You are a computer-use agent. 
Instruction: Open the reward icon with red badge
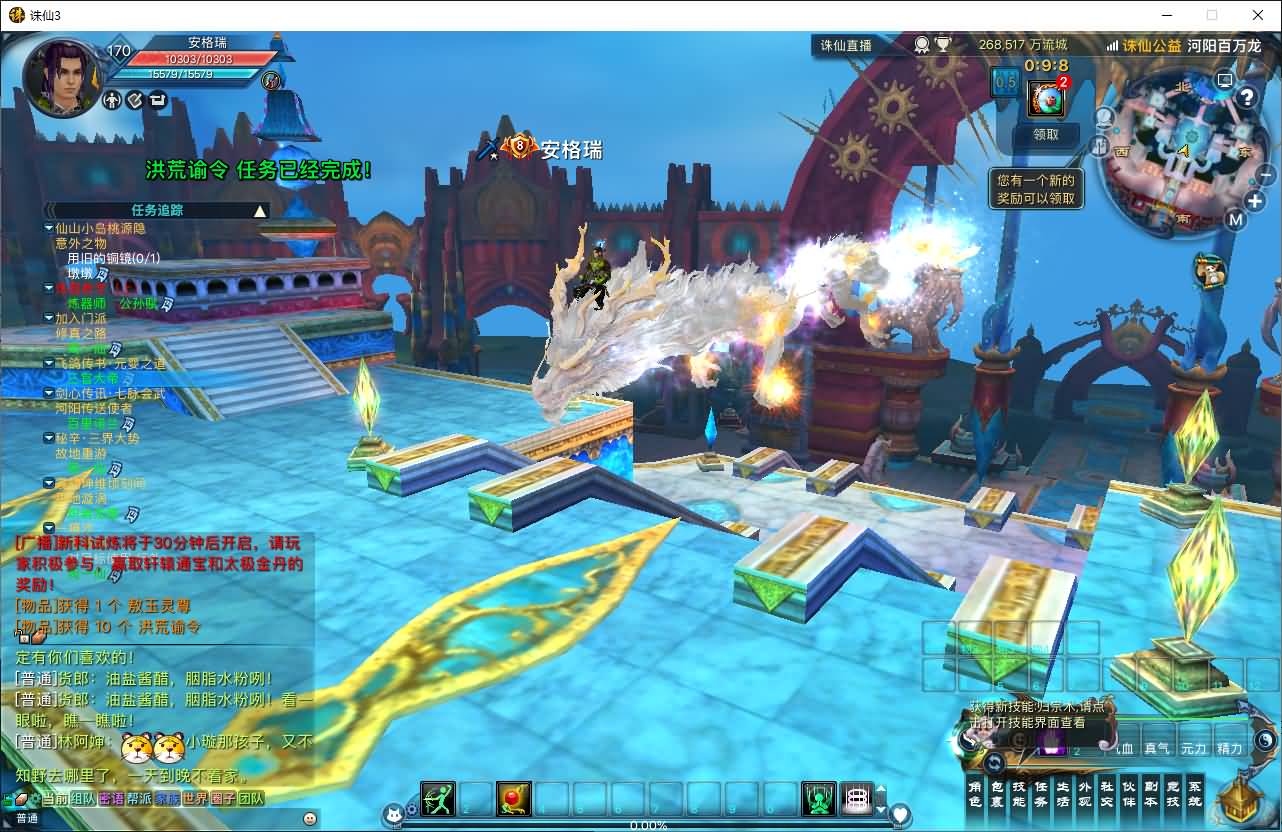[x=1046, y=98]
